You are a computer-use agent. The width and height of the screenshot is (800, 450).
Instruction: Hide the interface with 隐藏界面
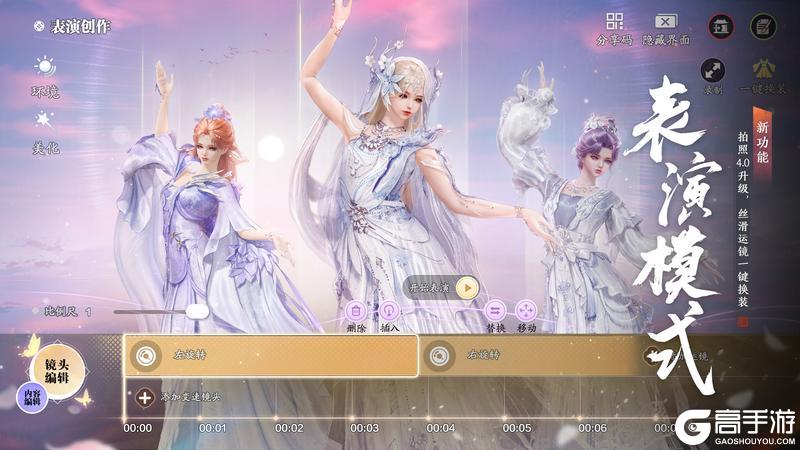click(x=665, y=23)
